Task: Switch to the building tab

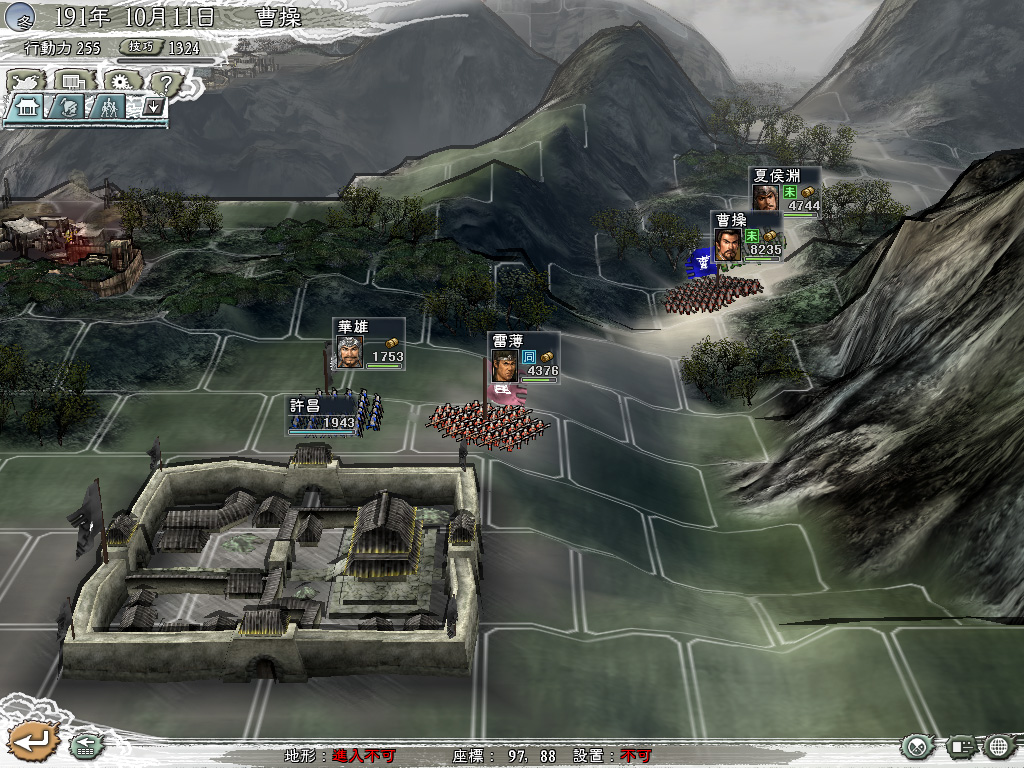Action: click(x=27, y=107)
